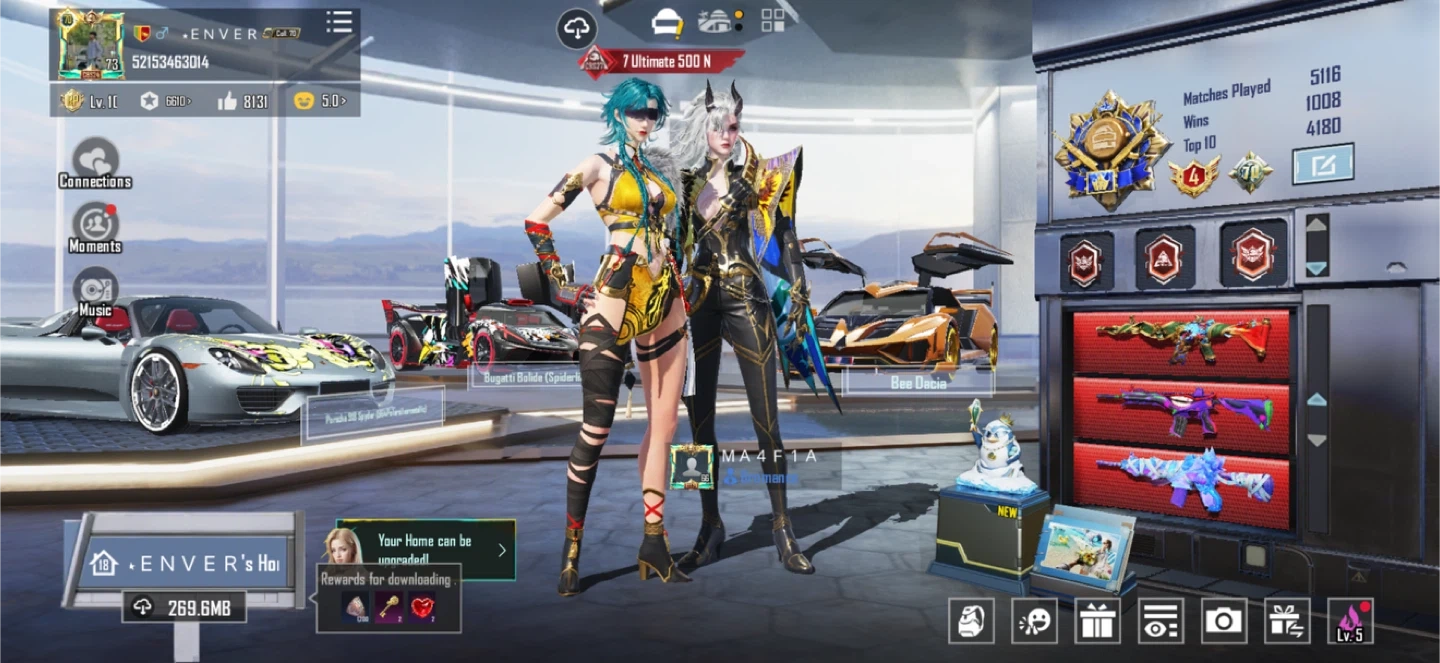Open the backpack inventory icon
Screen dimensions: 1440x663
click(971, 621)
